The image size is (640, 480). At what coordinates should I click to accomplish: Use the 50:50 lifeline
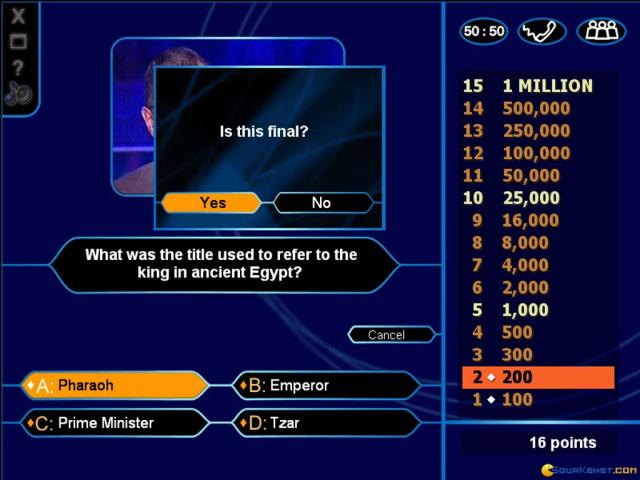click(x=484, y=31)
